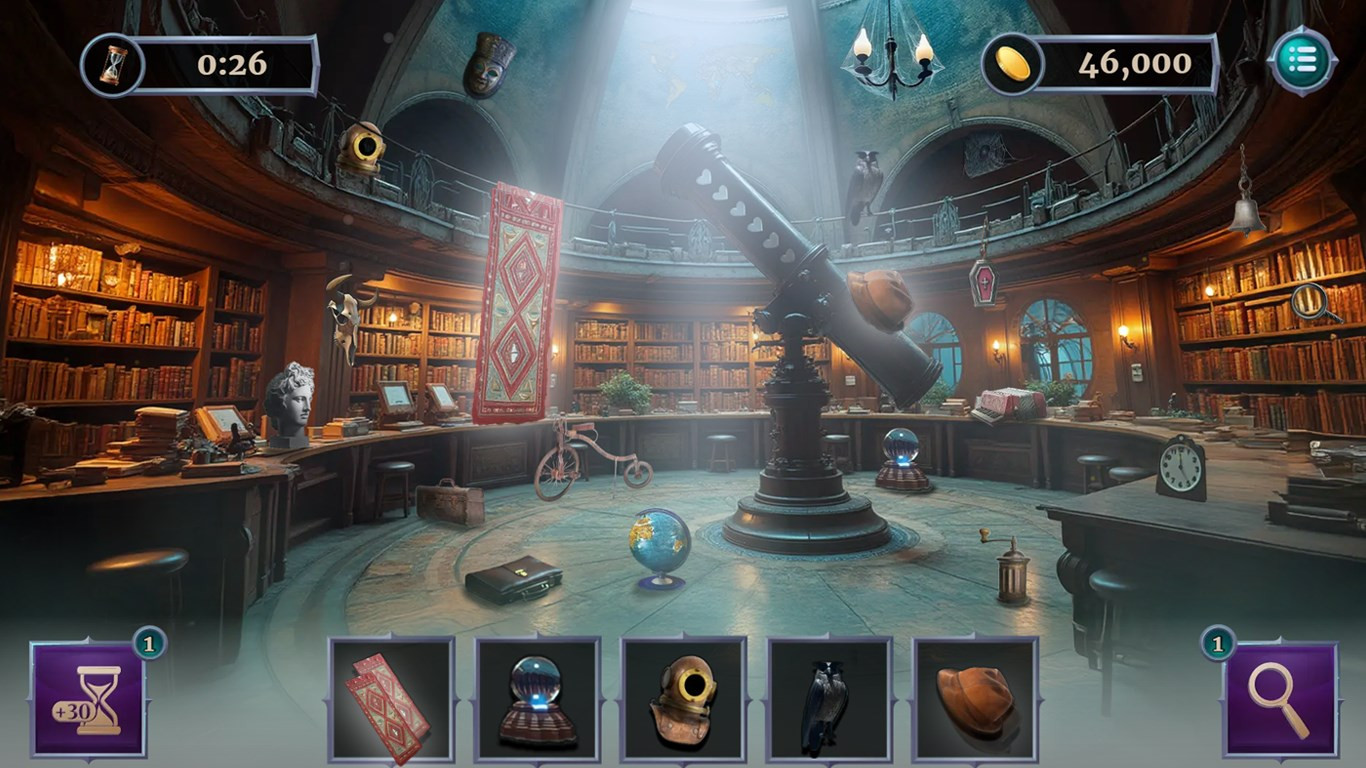
Task: Select the brown hat item slot
Action: pyautogui.click(x=976, y=699)
